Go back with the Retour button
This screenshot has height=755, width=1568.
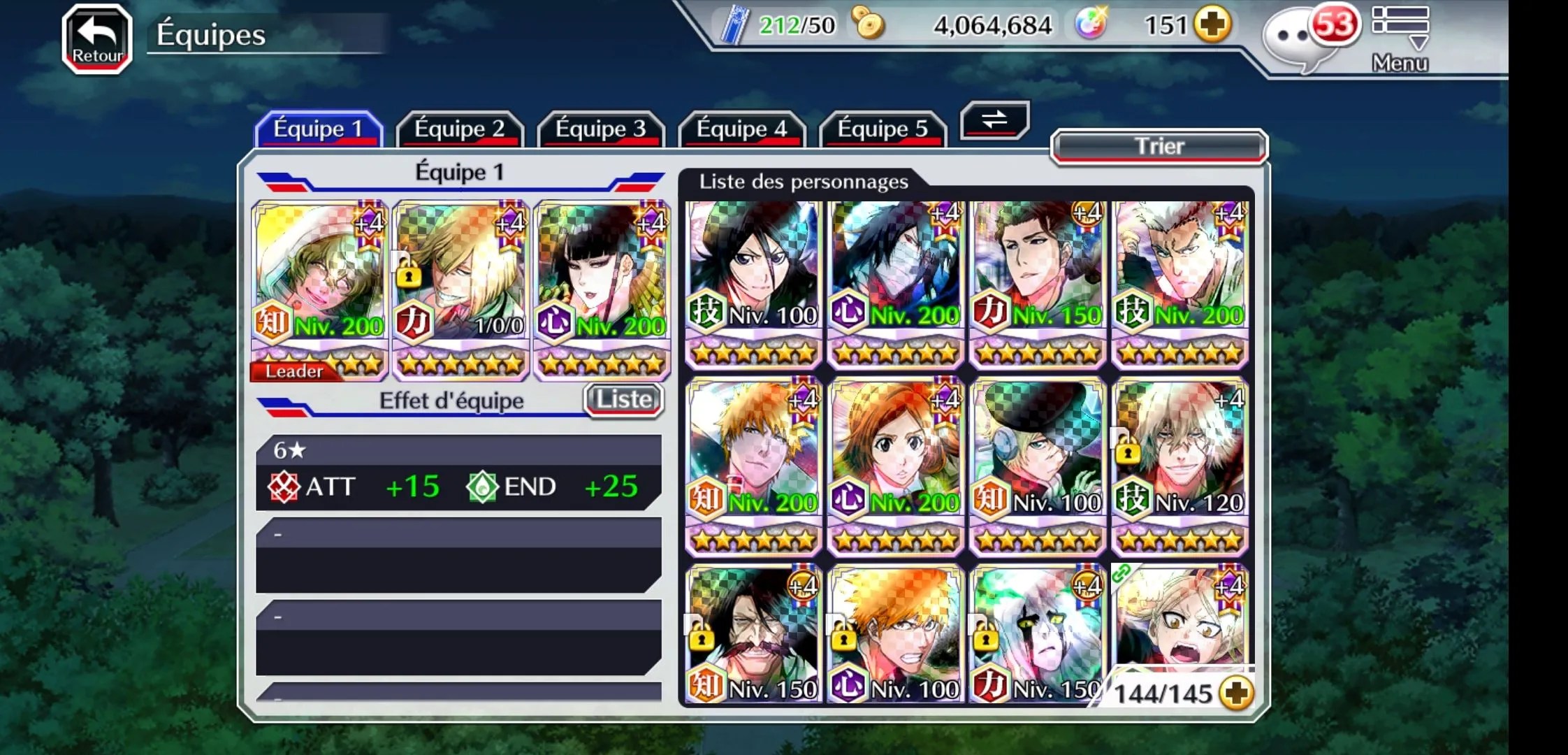[x=97, y=38]
